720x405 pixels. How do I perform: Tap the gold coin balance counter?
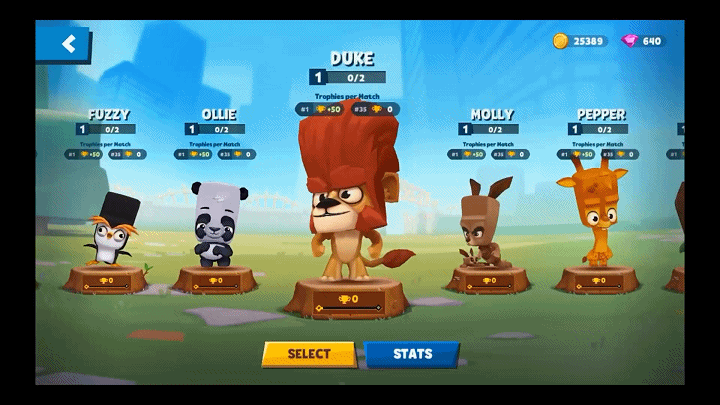[x=580, y=41]
